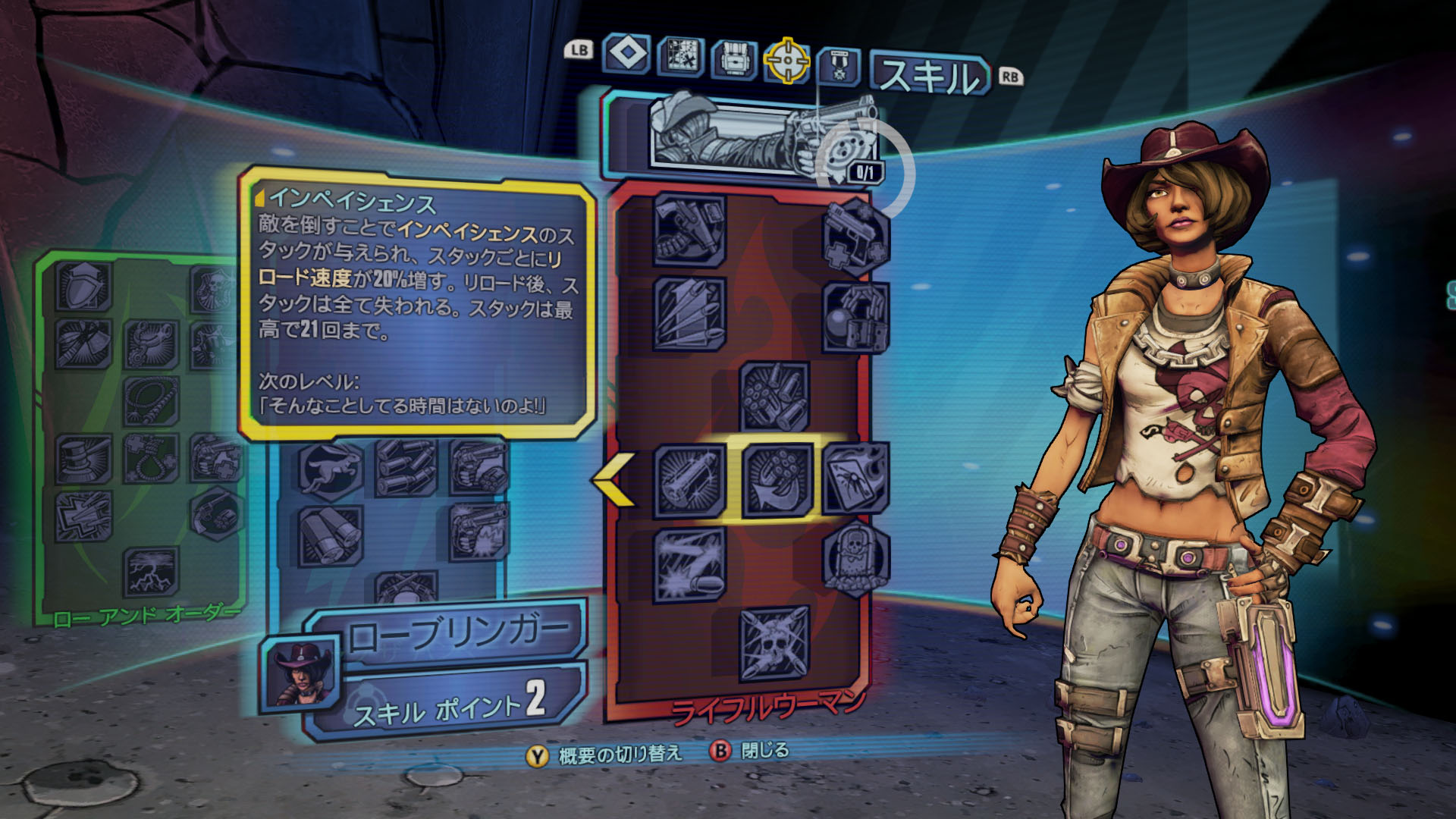1456x819 pixels.
Task: Select the bullet impact burst skill icon
Action: [x=689, y=564]
